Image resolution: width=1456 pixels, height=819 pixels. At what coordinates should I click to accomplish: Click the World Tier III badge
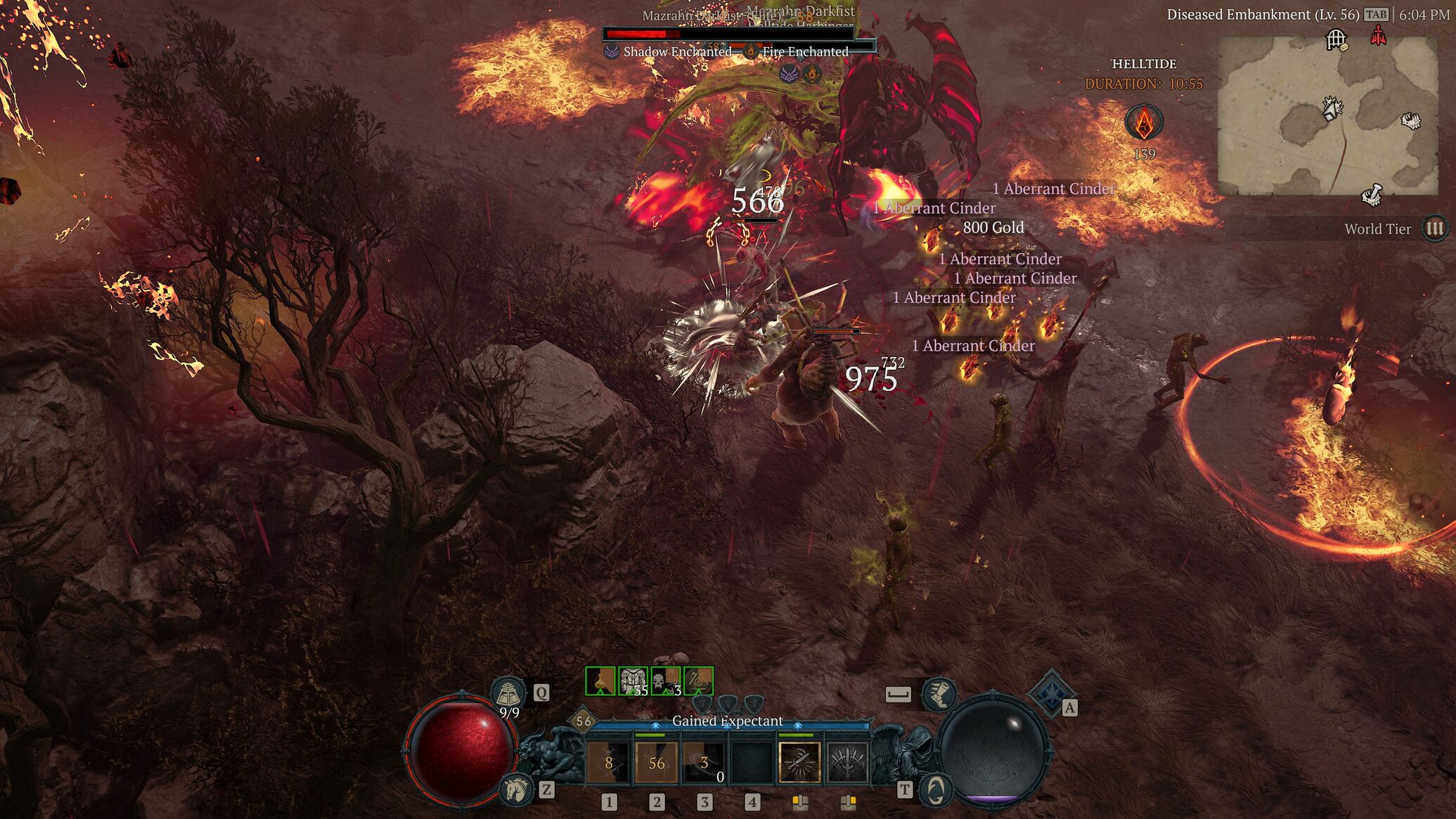point(1434,228)
